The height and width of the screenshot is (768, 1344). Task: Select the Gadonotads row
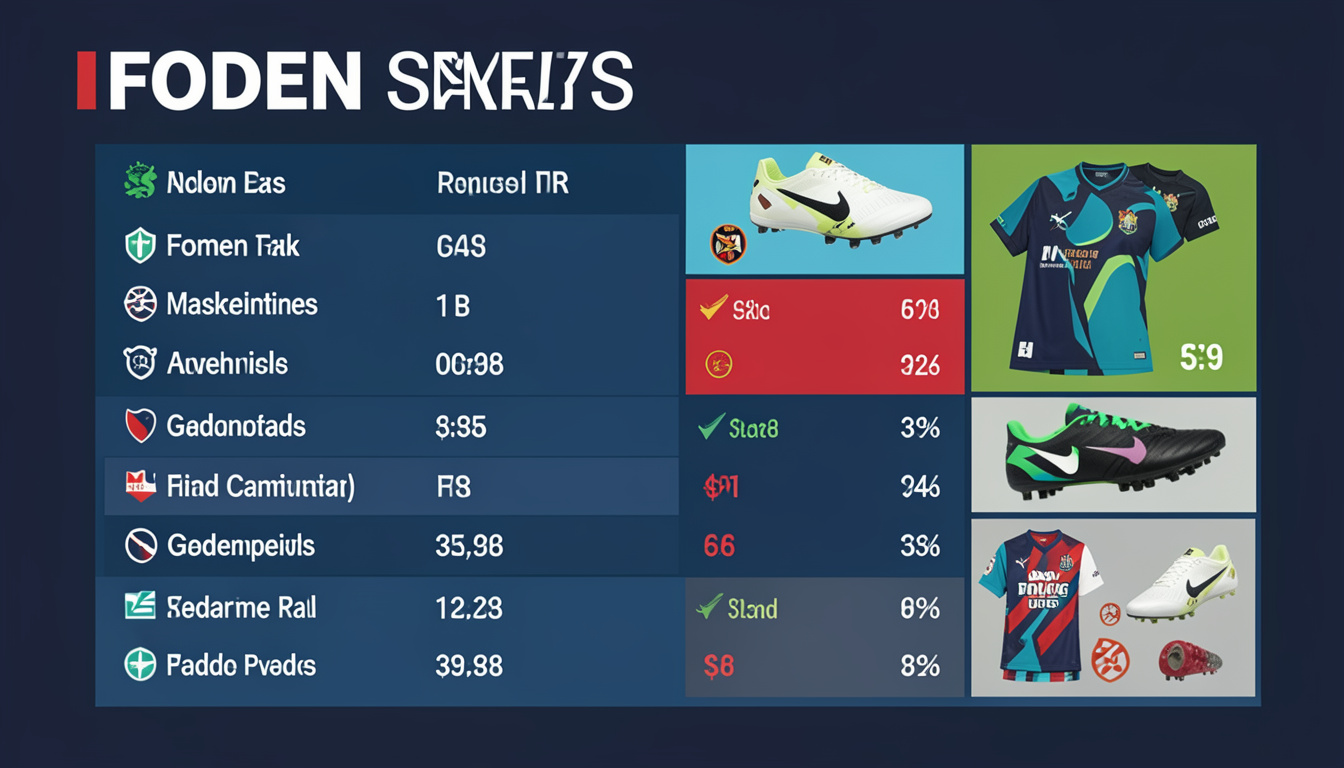(x=385, y=427)
